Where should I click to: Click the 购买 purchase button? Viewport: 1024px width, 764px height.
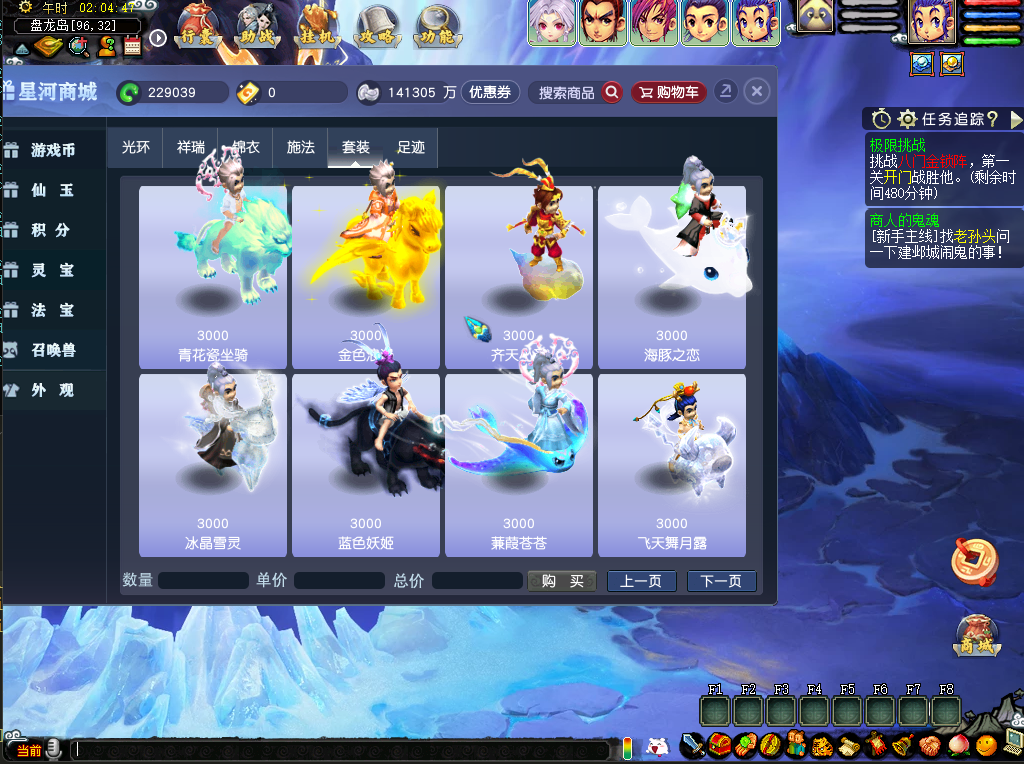pos(562,581)
